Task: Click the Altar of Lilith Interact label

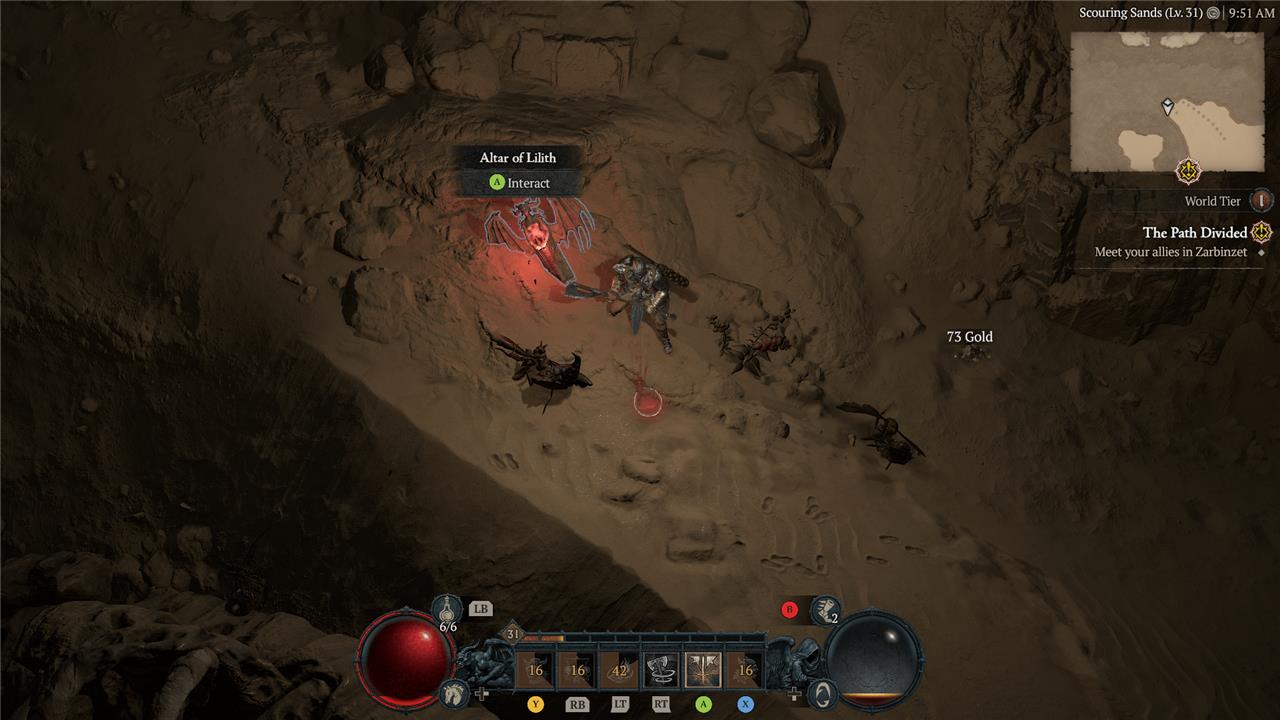Action: point(519,183)
